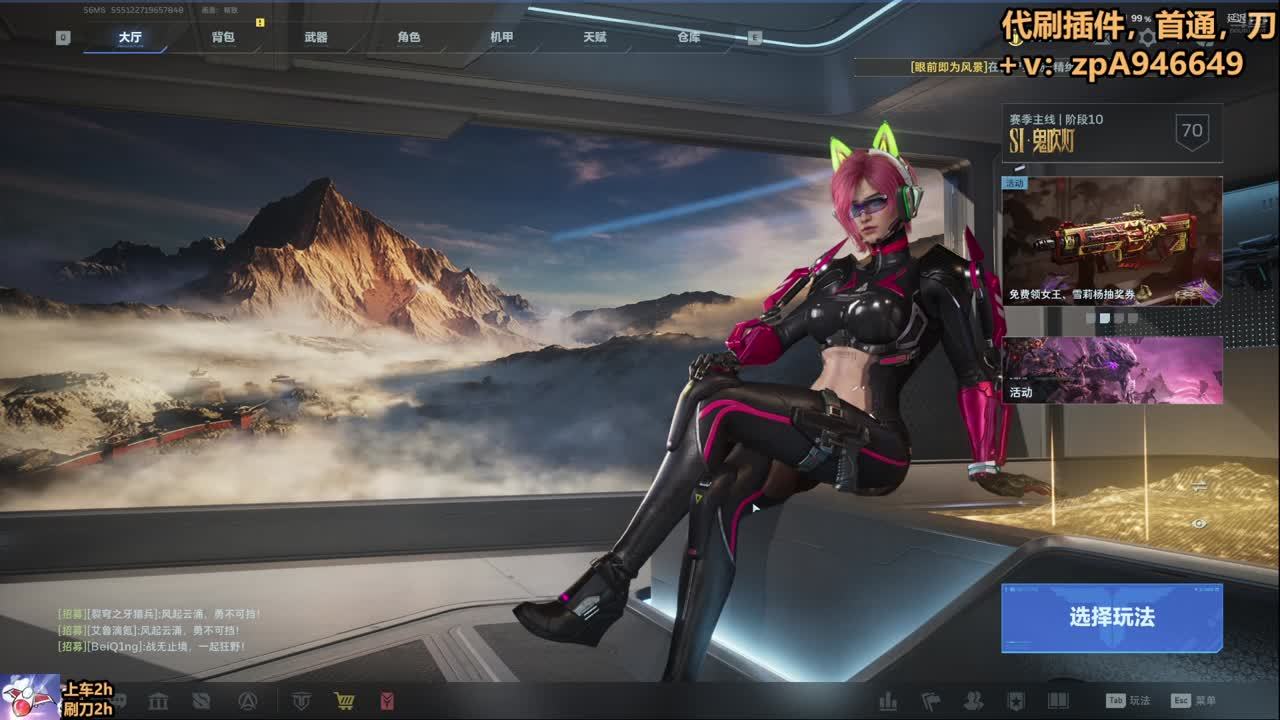1280x720 pixels.
Task: Open the 背包 backpack tab
Action: click(x=223, y=37)
